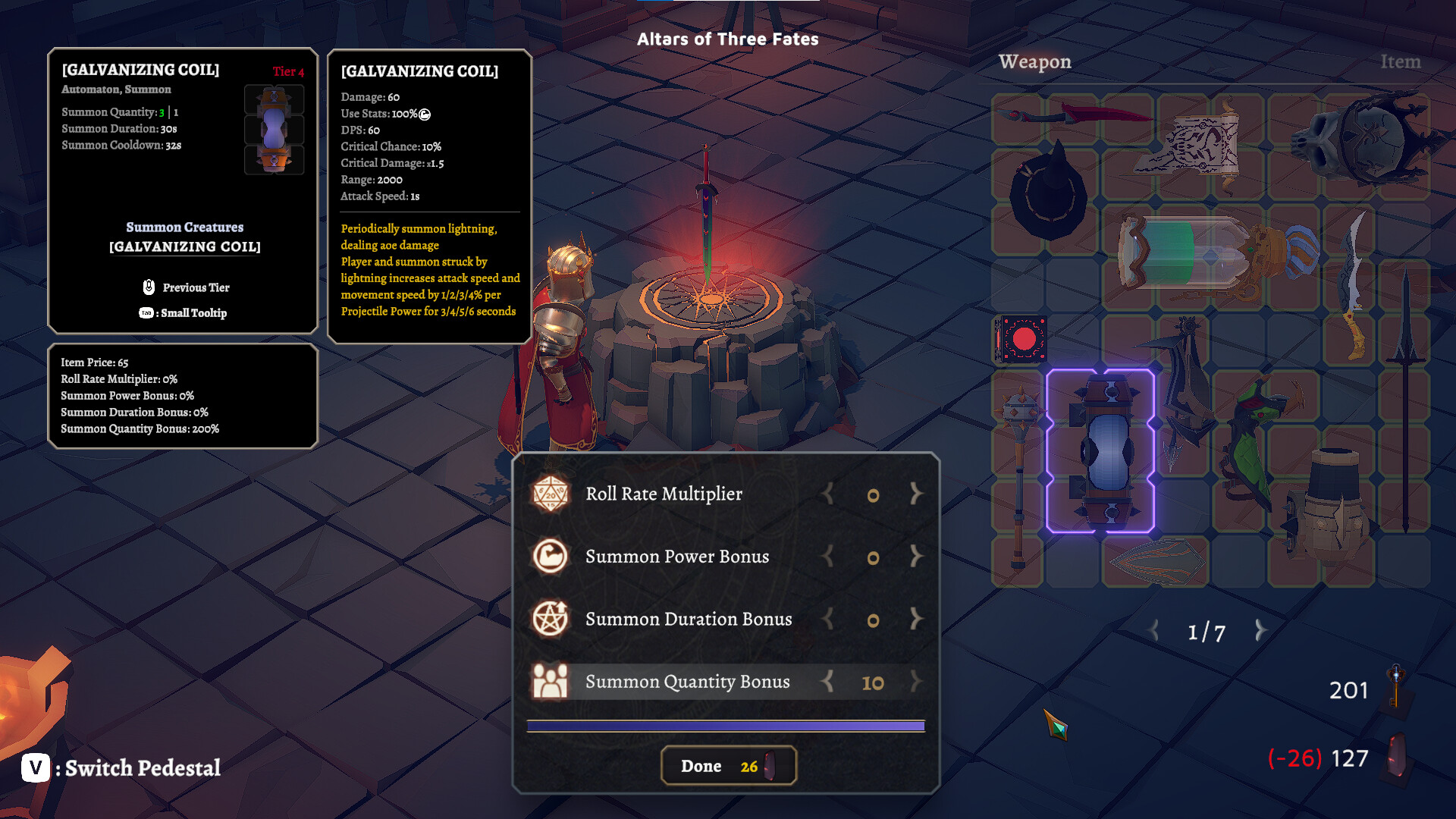Viewport: 1456px width, 819px height.
Task: Click the Summon Power Bonus swan icon
Action: [552, 557]
